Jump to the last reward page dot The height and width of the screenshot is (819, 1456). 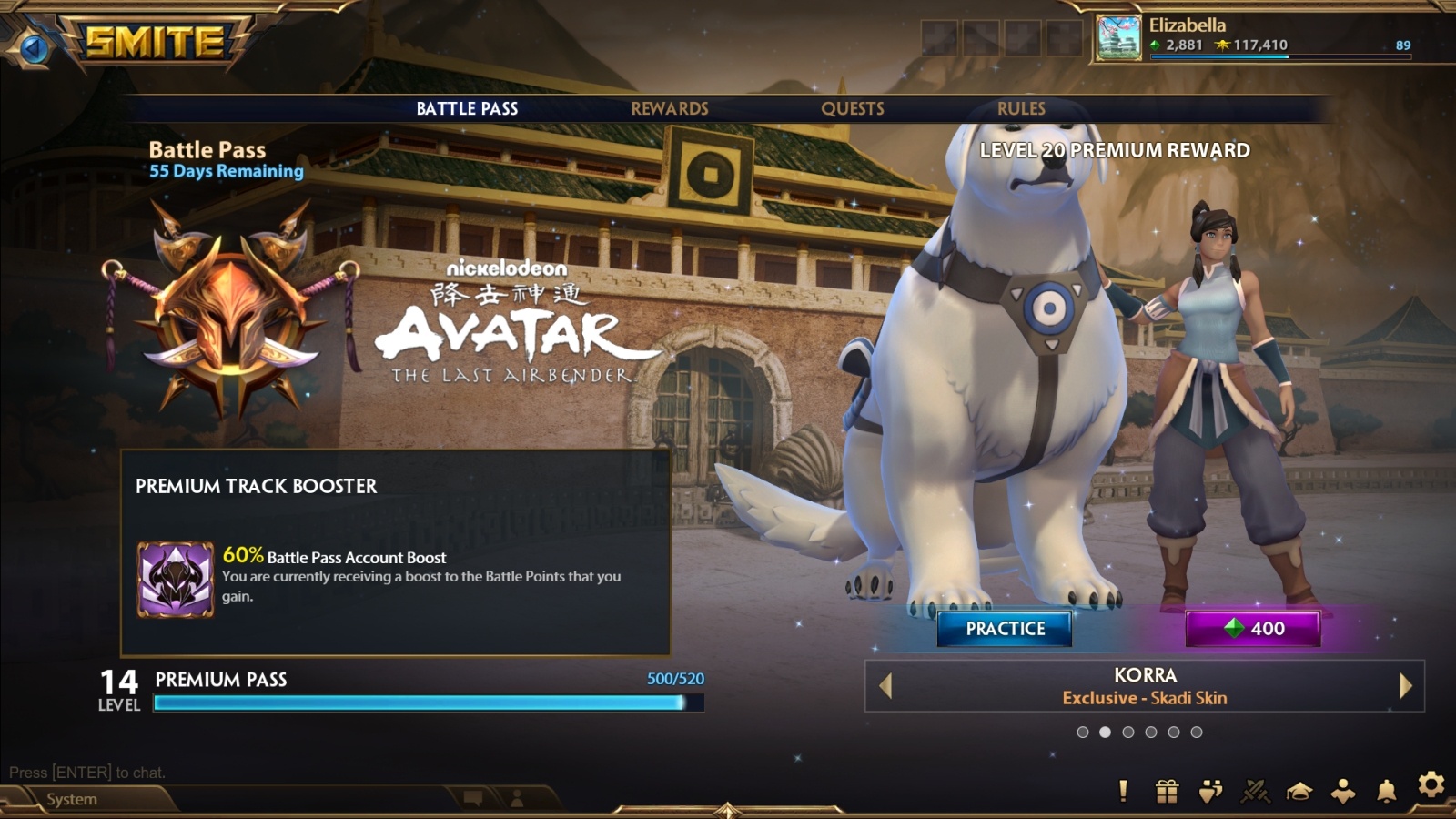(x=1197, y=733)
